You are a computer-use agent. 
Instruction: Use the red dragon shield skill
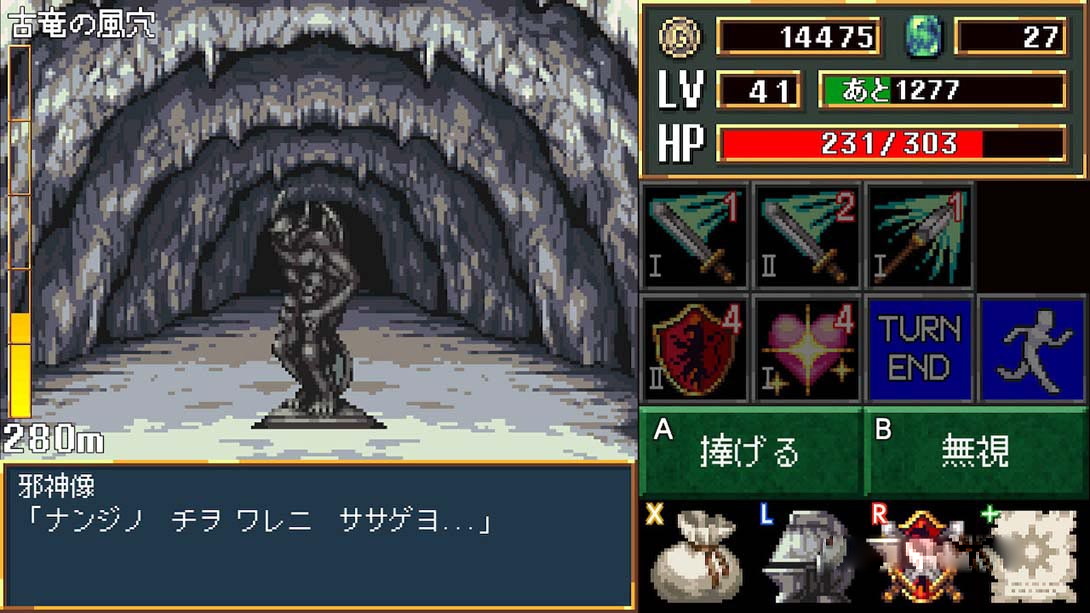[x=695, y=348]
